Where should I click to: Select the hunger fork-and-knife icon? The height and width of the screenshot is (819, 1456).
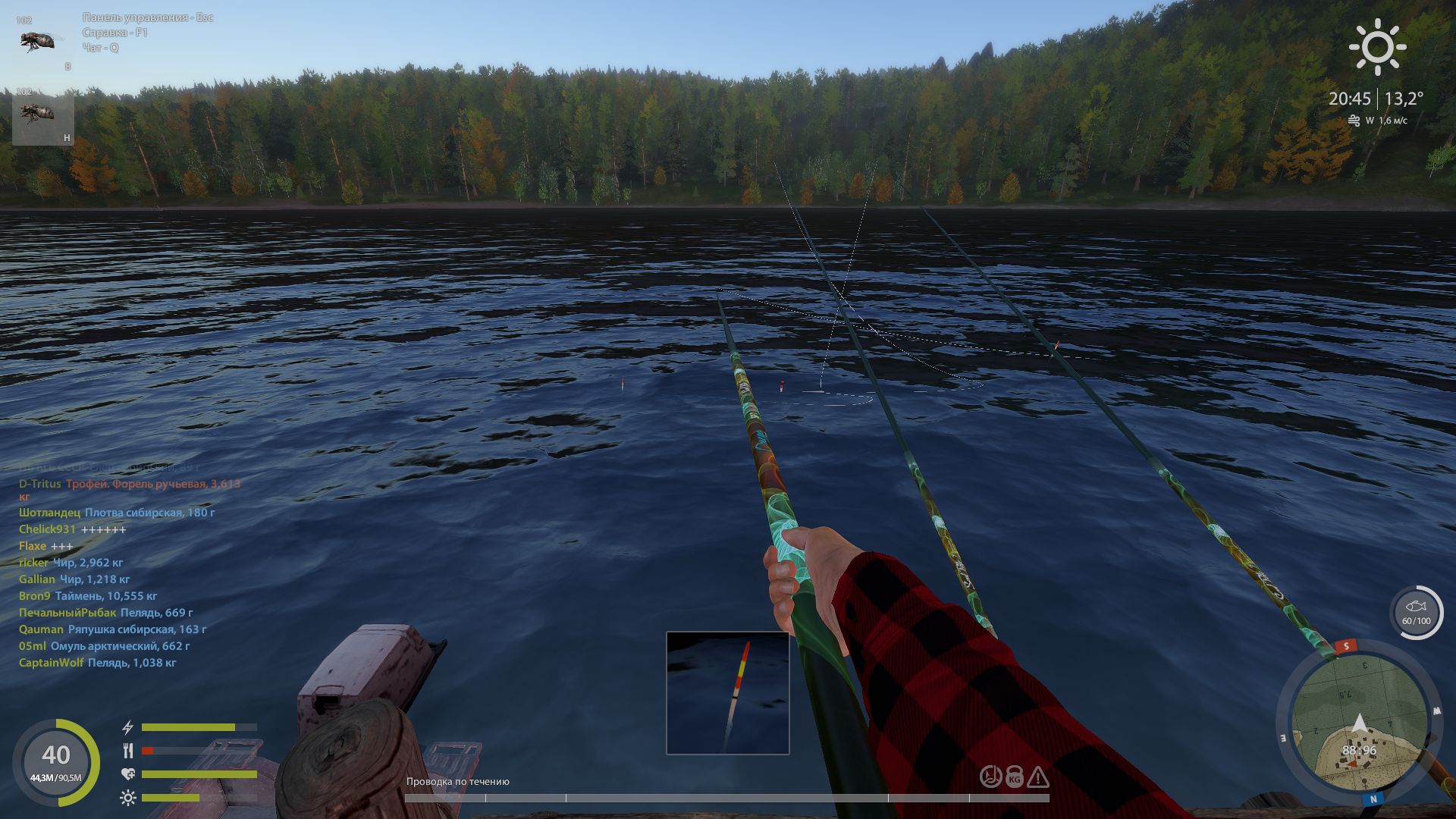(127, 752)
